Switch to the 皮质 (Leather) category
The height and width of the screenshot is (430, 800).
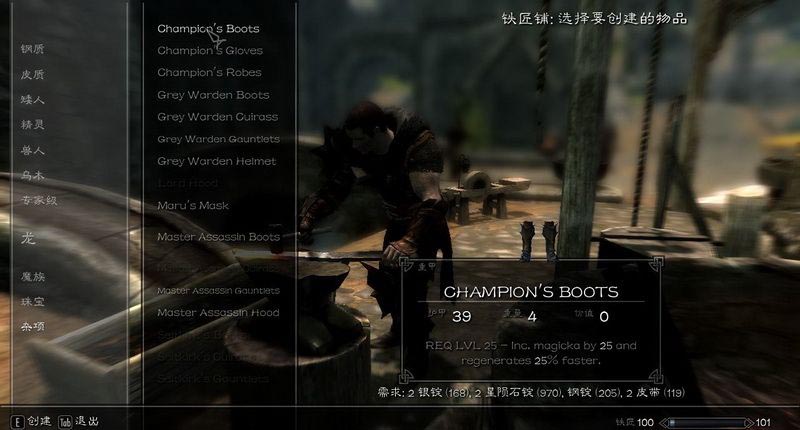33,74
